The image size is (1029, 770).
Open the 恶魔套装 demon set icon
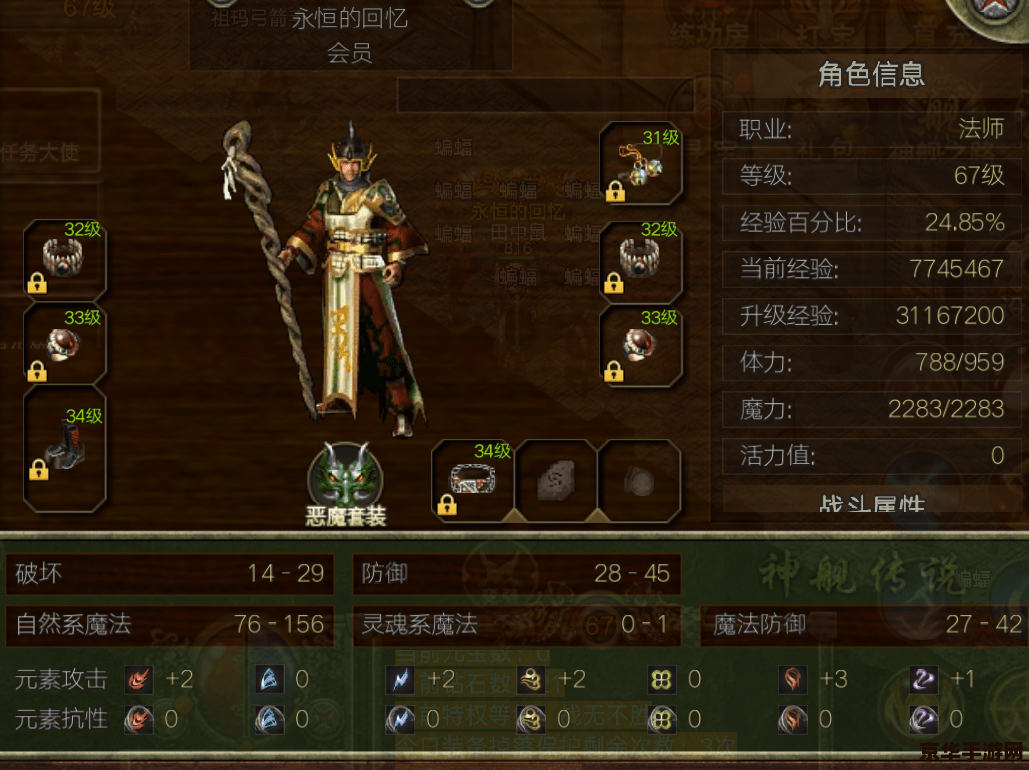345,476
